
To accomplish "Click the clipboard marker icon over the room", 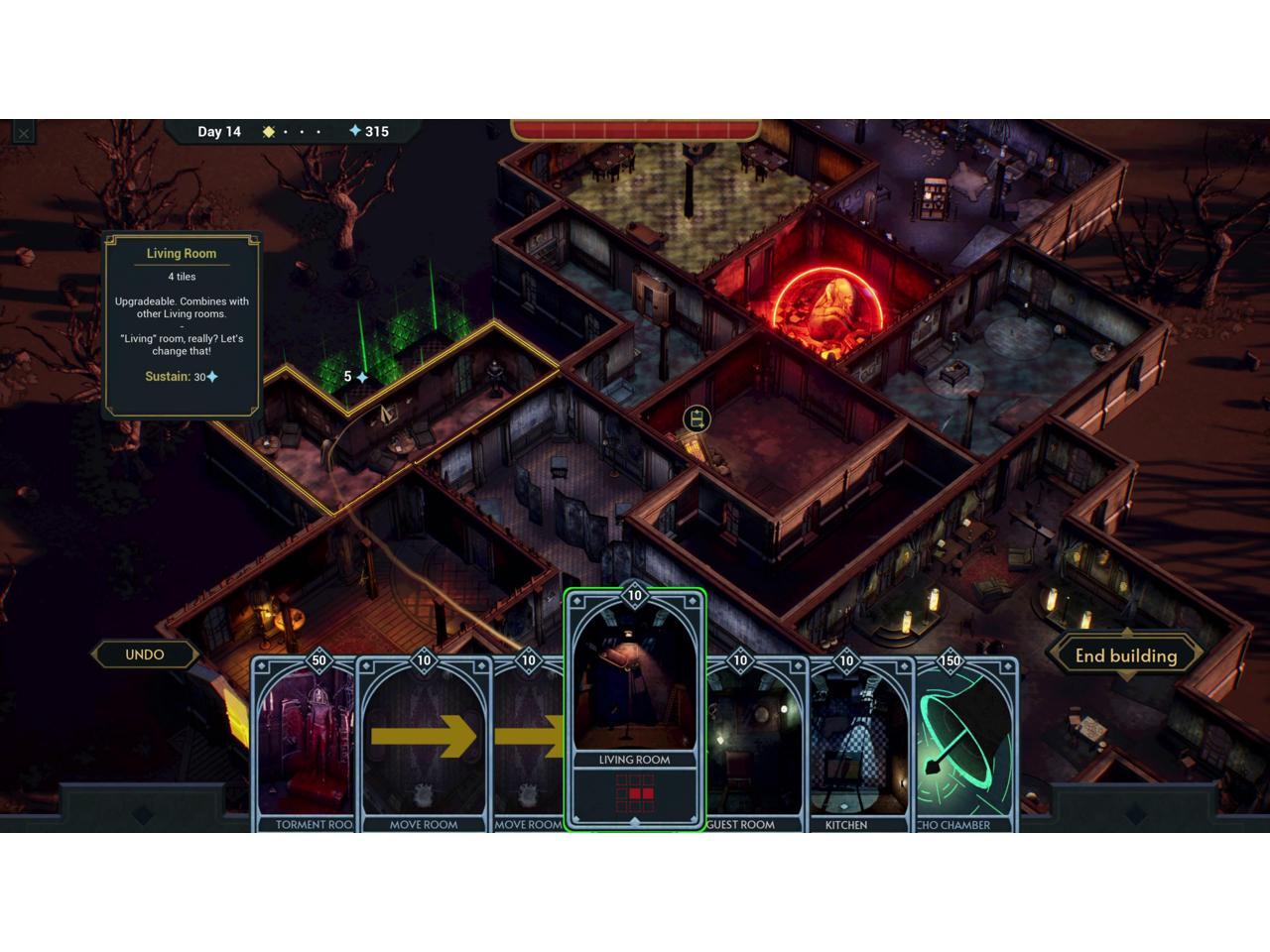I will coord(697,418).
